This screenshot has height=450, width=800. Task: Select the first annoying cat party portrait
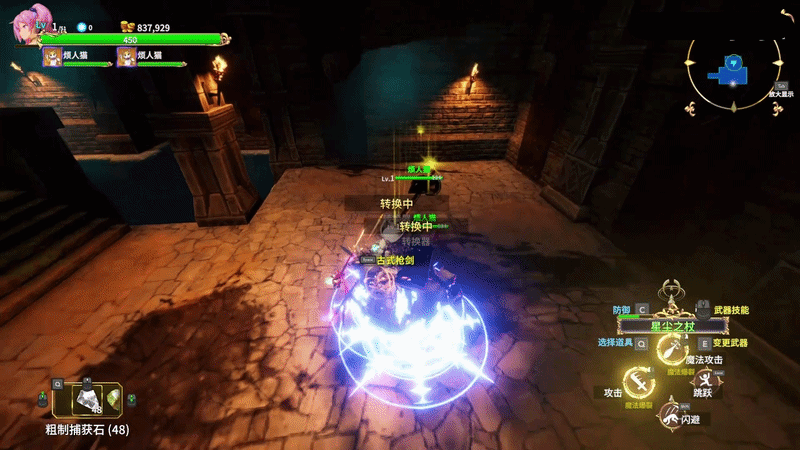click(x=52, y=57)
